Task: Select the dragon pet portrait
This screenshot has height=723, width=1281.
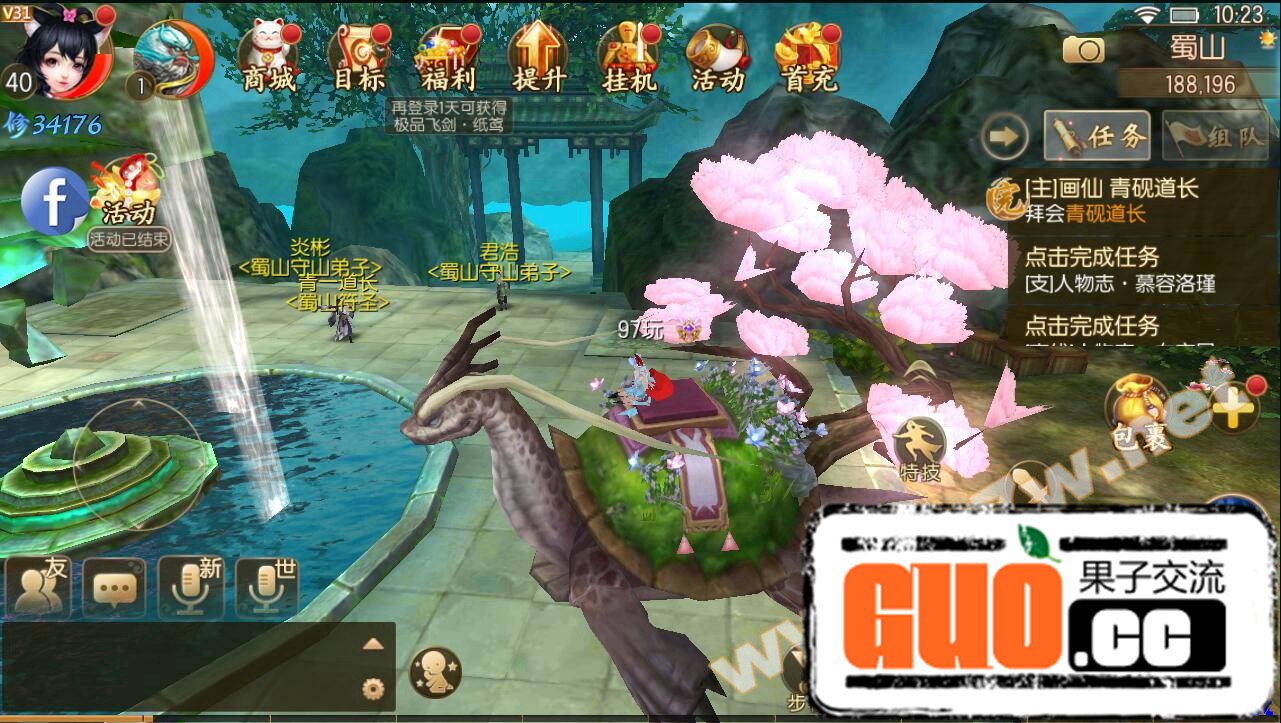Action: pyautogui.click(x=171, y=60)
